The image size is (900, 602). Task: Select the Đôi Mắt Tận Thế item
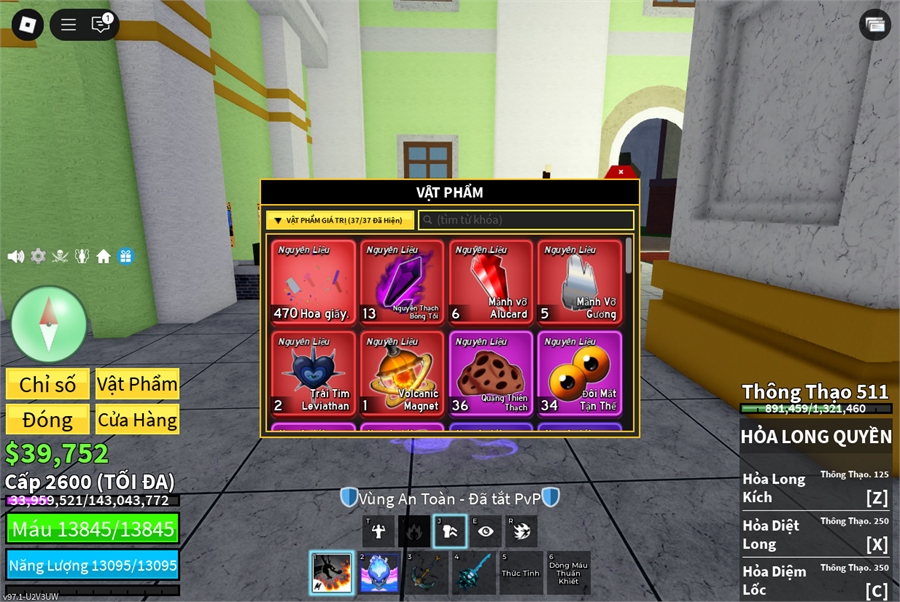(x=579, y=373)
